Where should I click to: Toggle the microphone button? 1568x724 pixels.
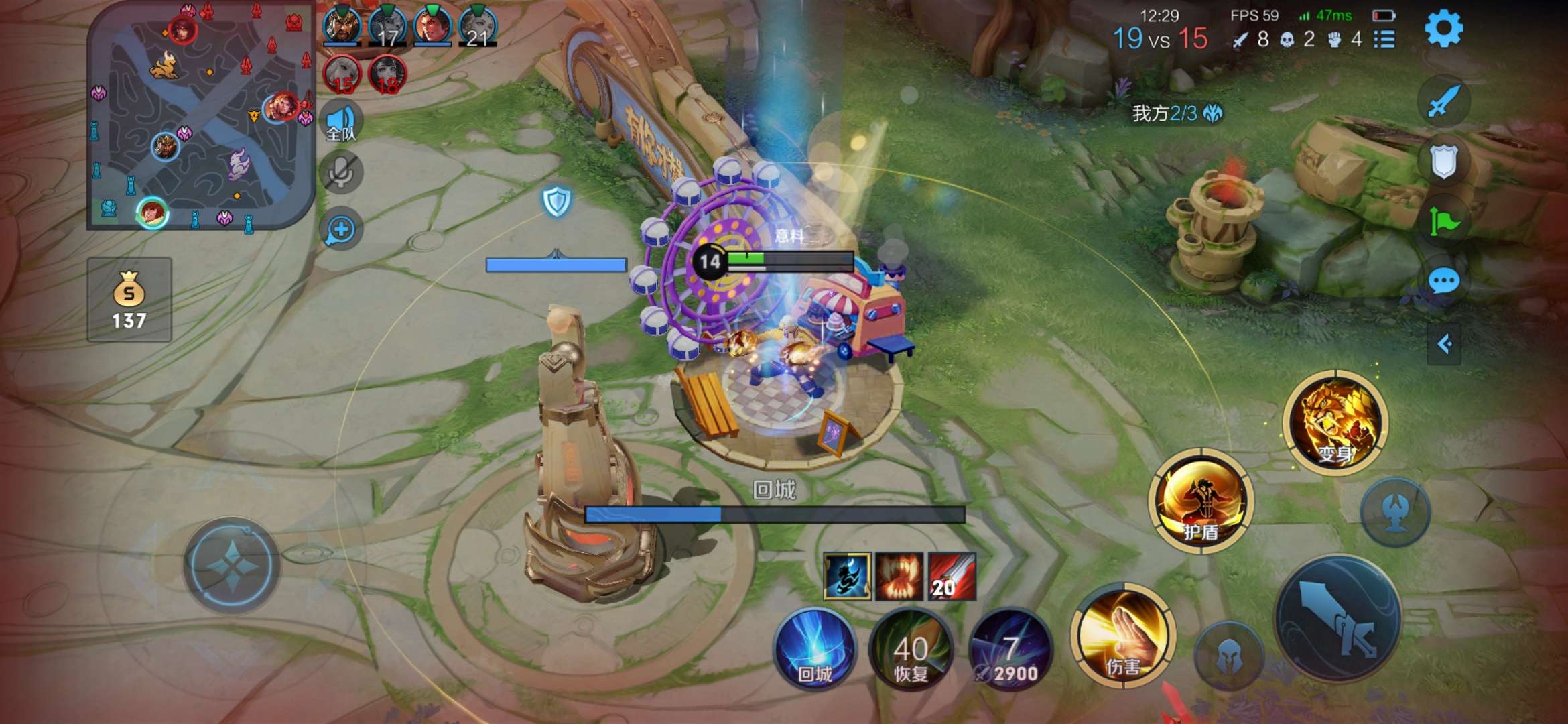(341, 172)
